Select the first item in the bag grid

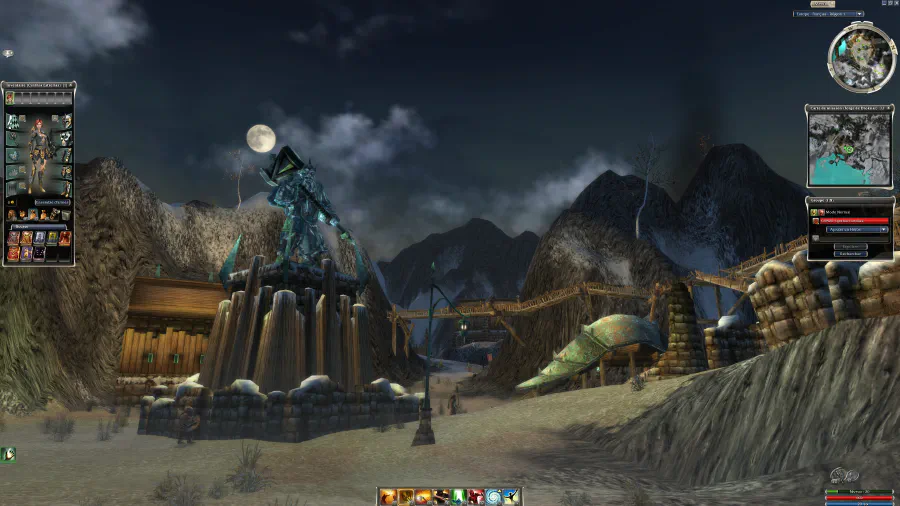click(x=13, y=238)
